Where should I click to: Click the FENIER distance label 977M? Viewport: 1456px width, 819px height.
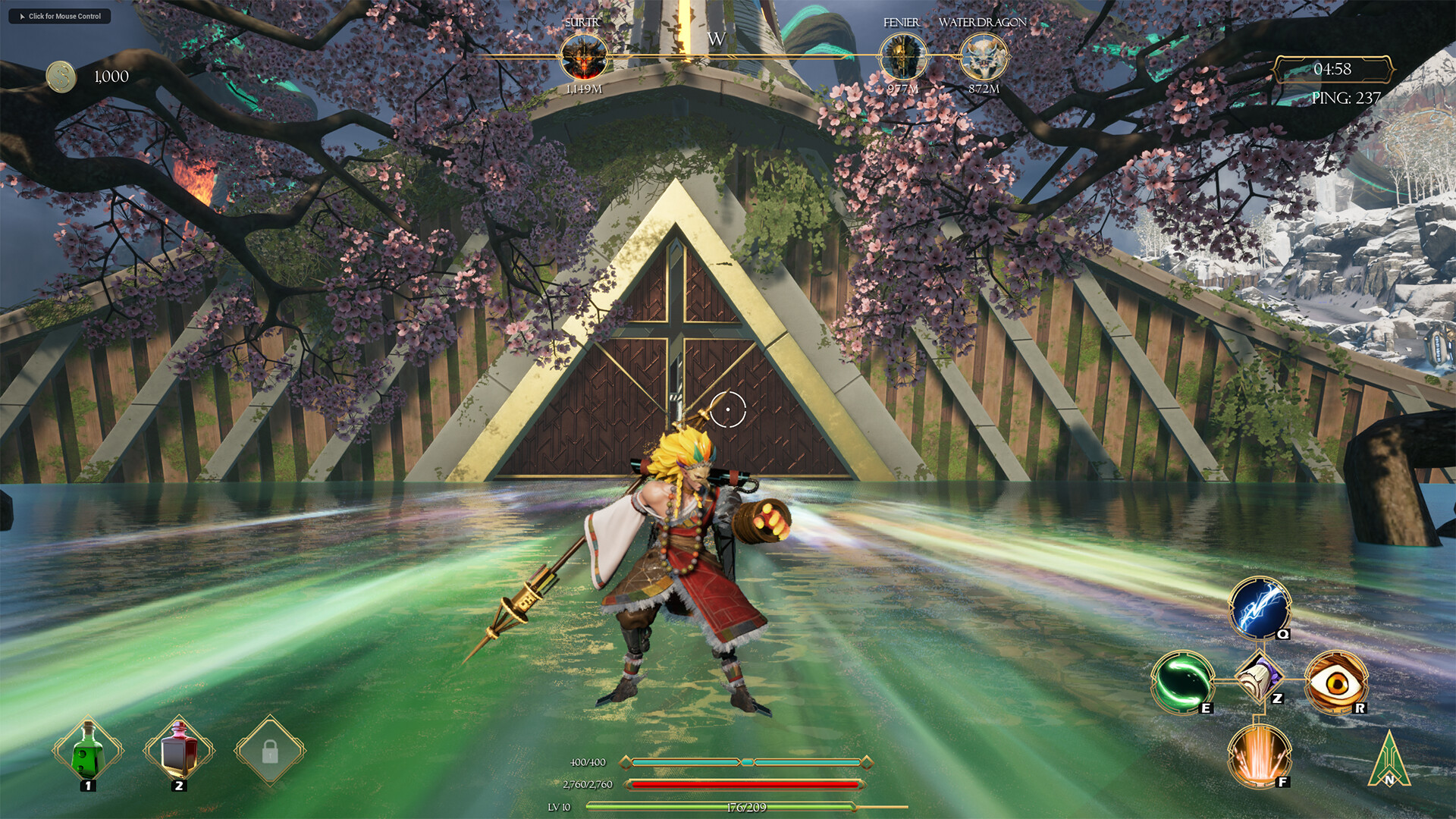(x=904, y=87)
